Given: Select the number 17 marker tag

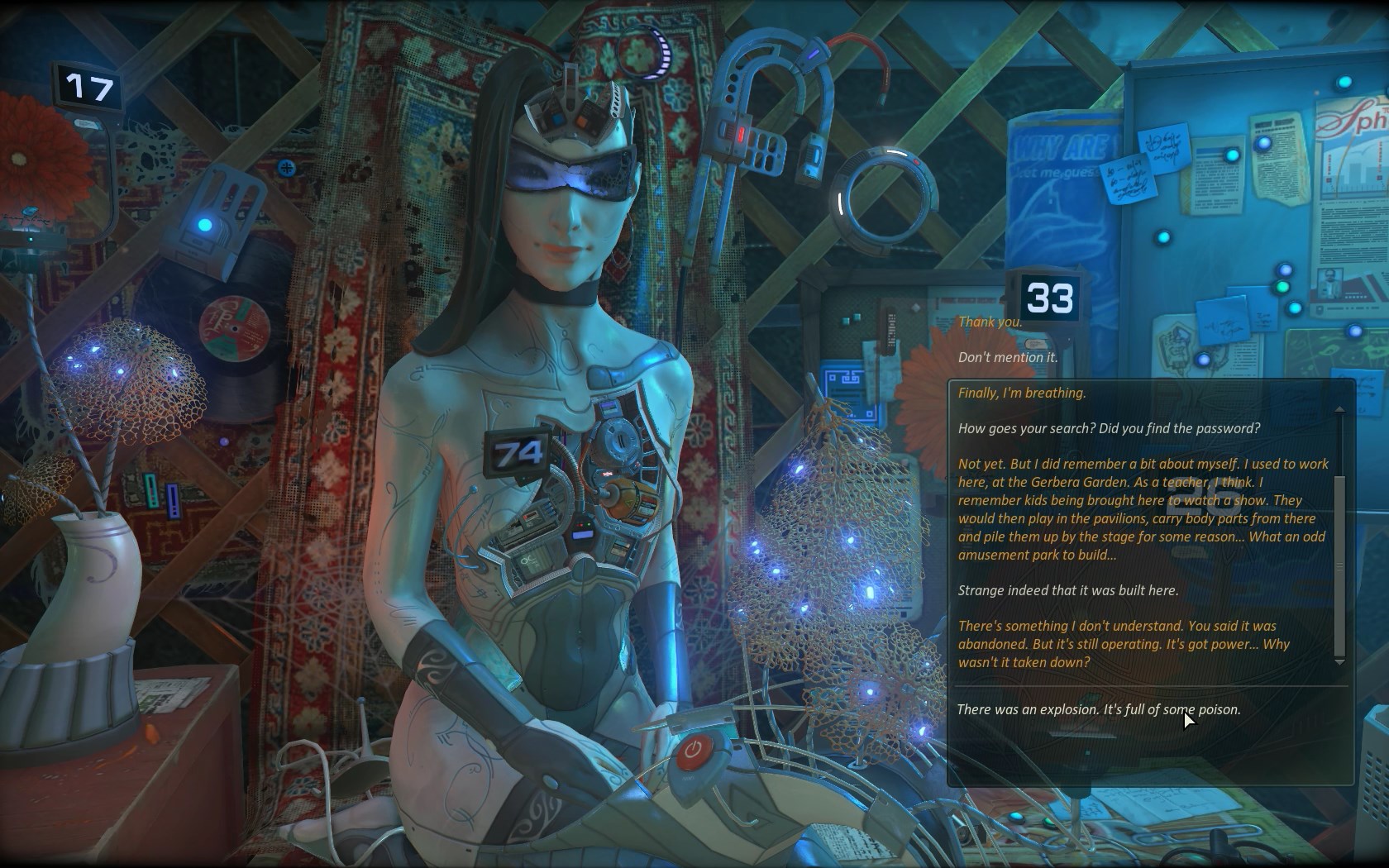Looking at the screenshot, I should 89,87.
